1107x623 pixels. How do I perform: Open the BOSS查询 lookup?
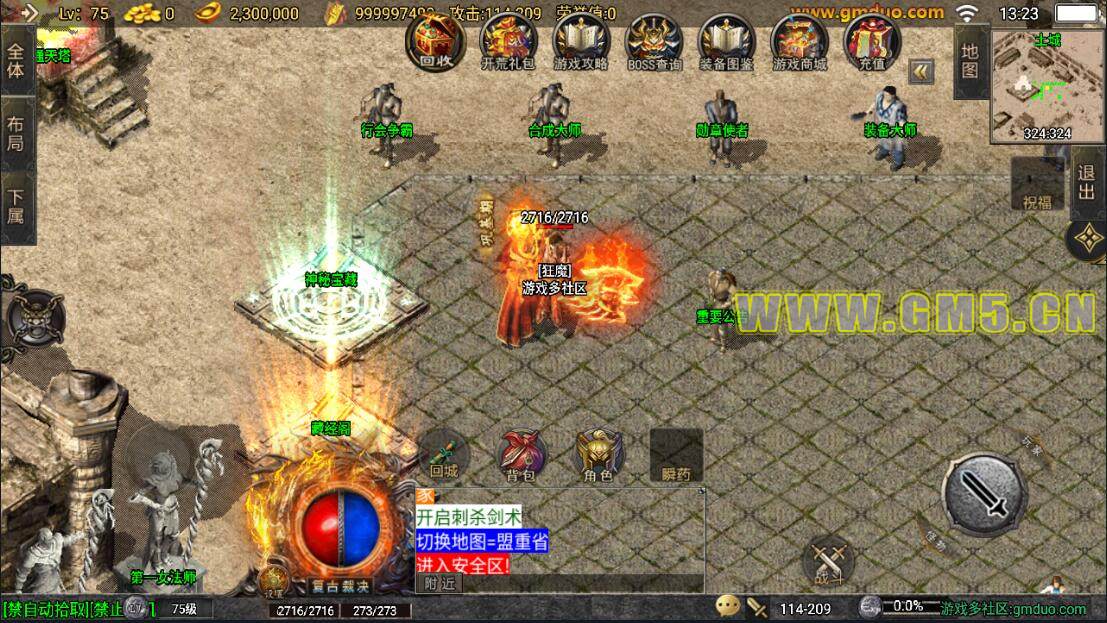pyautogui.click(x=654, y=42)
